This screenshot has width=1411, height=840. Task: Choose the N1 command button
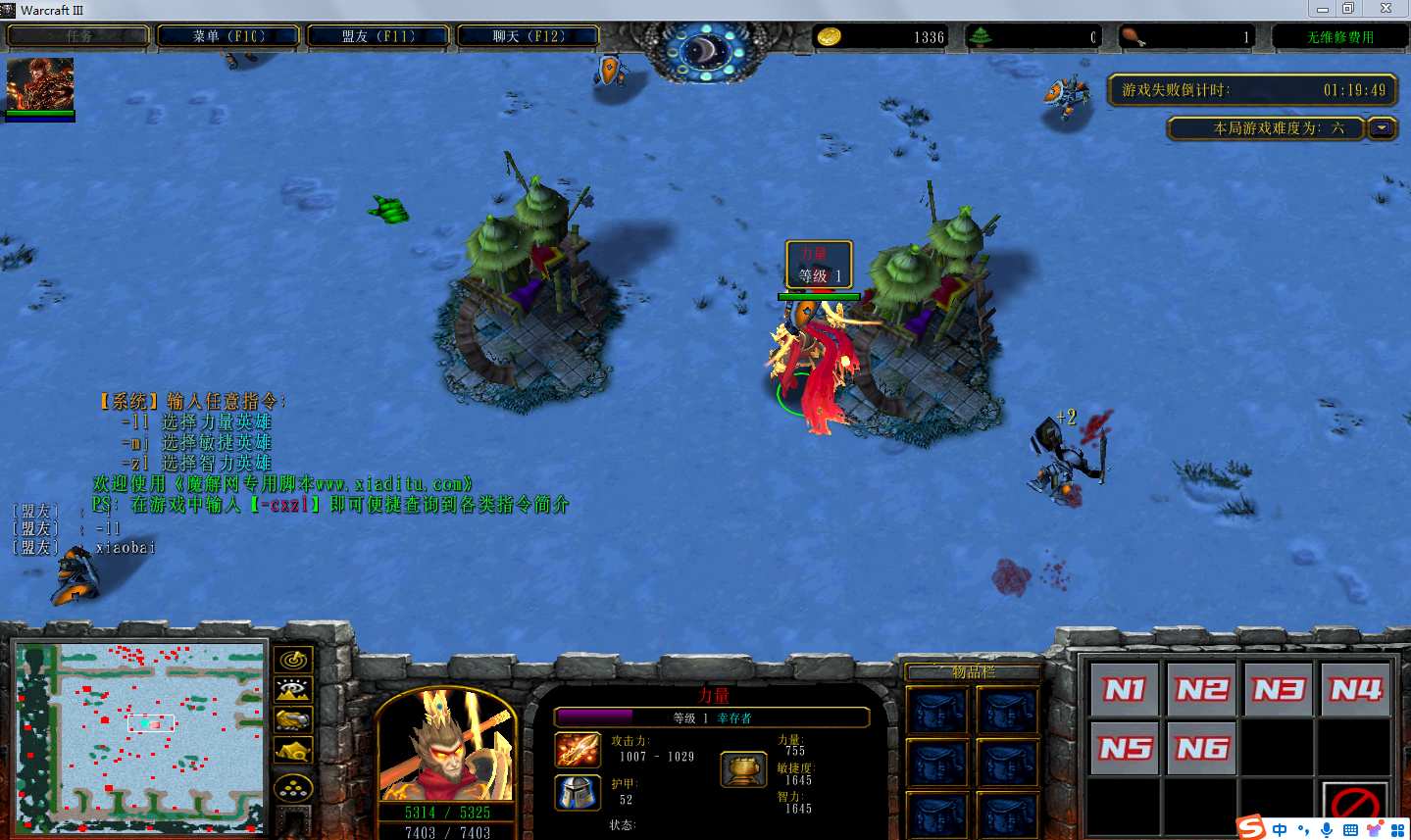pos(1125,690)
